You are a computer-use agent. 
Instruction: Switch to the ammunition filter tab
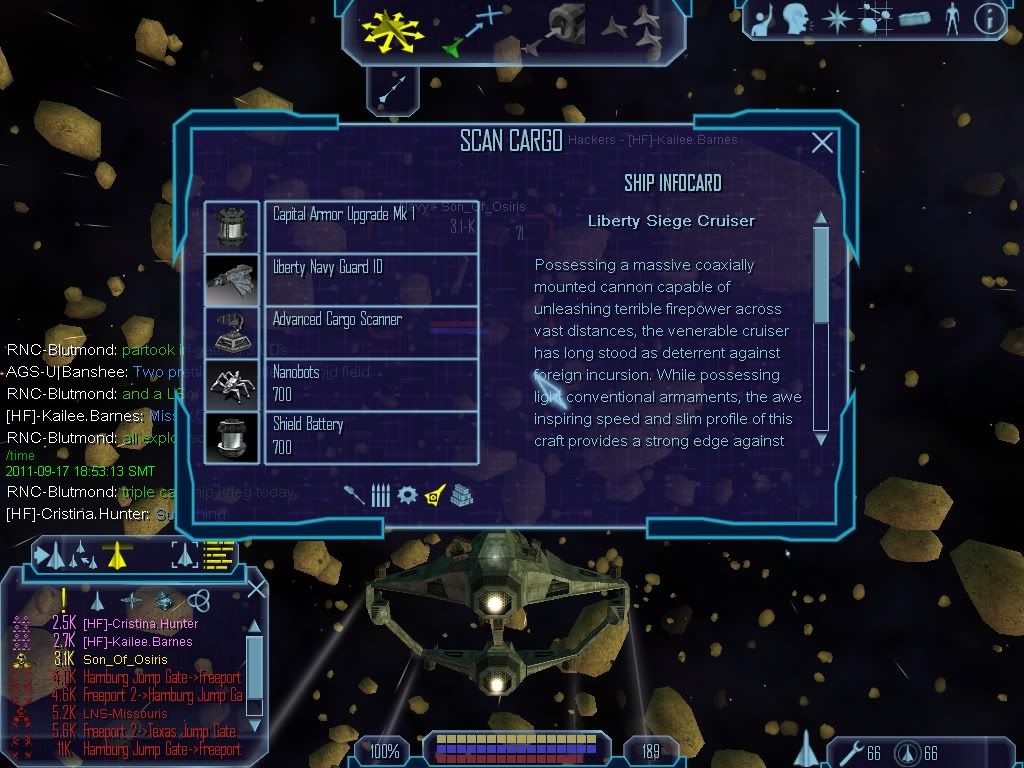[380, 494]
